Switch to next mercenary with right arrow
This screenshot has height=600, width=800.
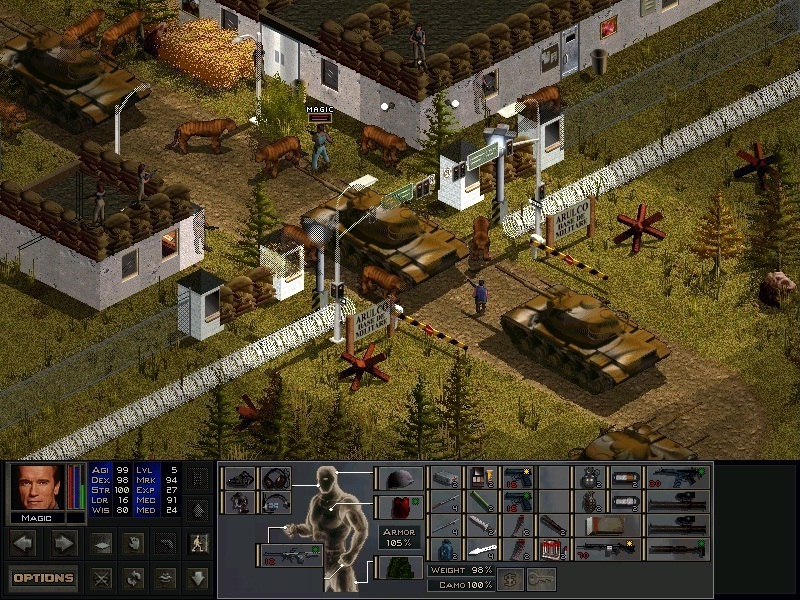(63, 544)
